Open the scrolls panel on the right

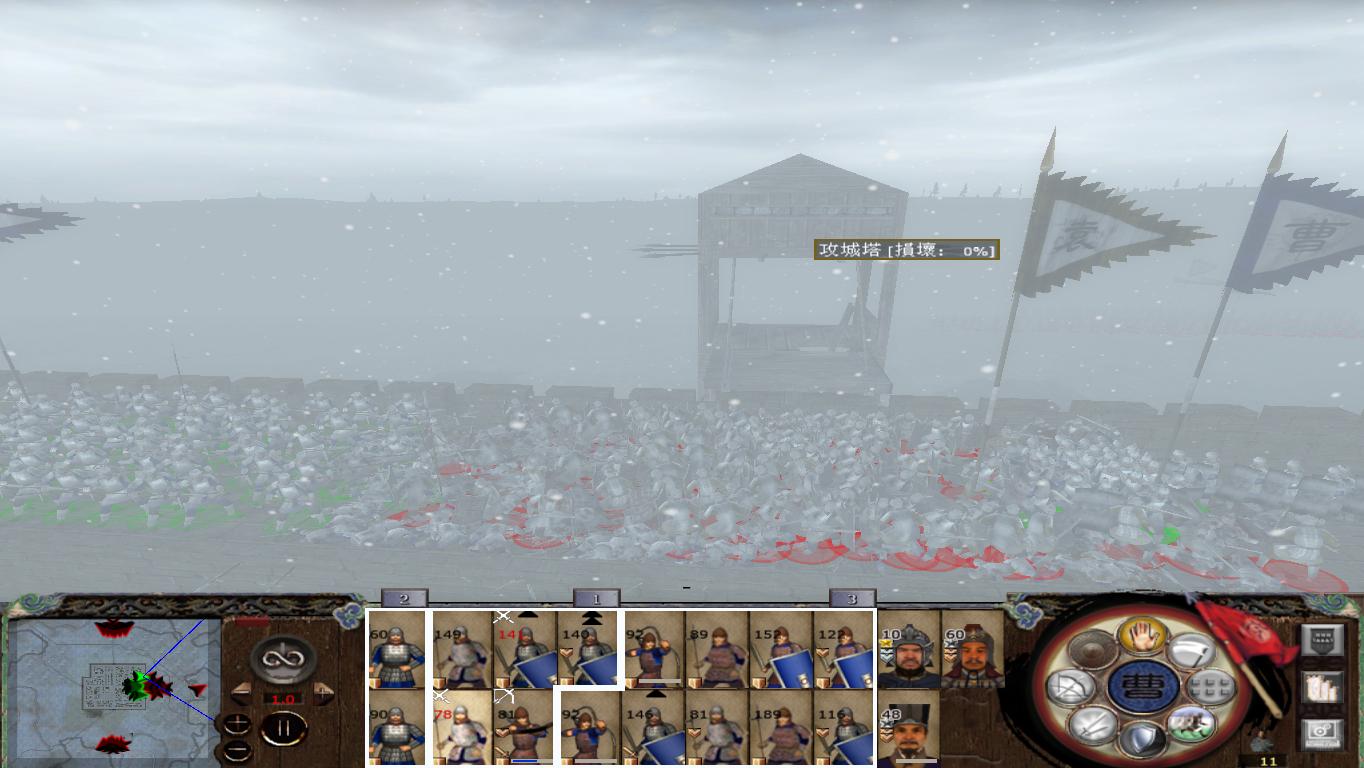pyautogui.click(x=1322, y=686)
